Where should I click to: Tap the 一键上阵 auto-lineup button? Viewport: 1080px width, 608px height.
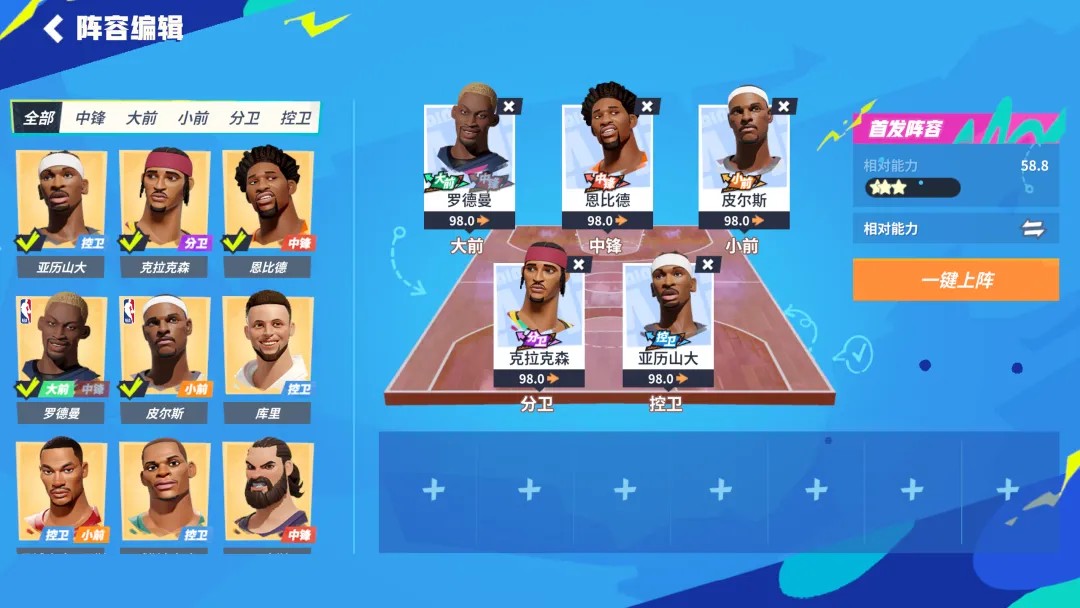(955, 280)
